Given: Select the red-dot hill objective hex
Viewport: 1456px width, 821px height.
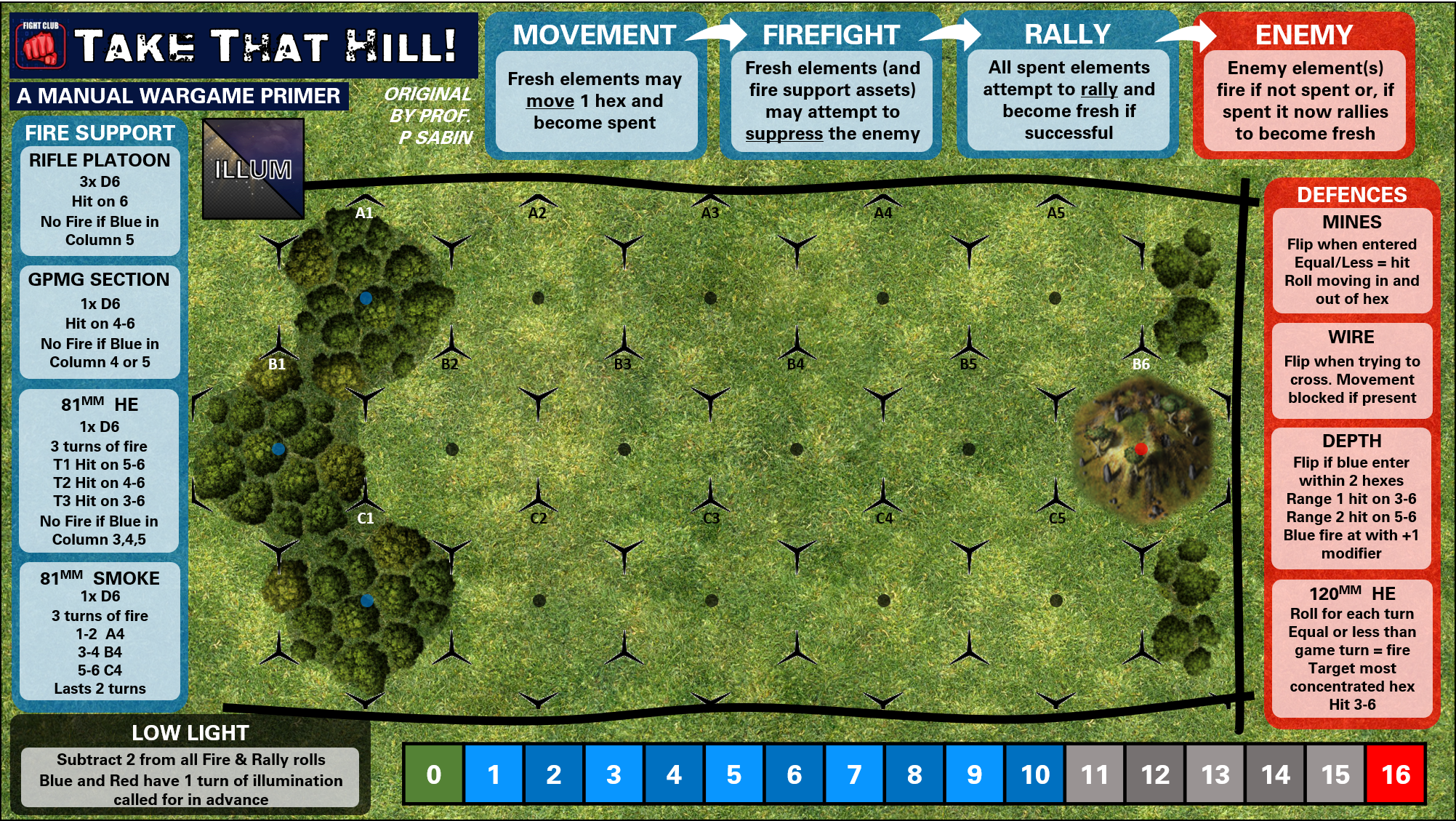Looking at the screenshot, I should point(1141,449).
